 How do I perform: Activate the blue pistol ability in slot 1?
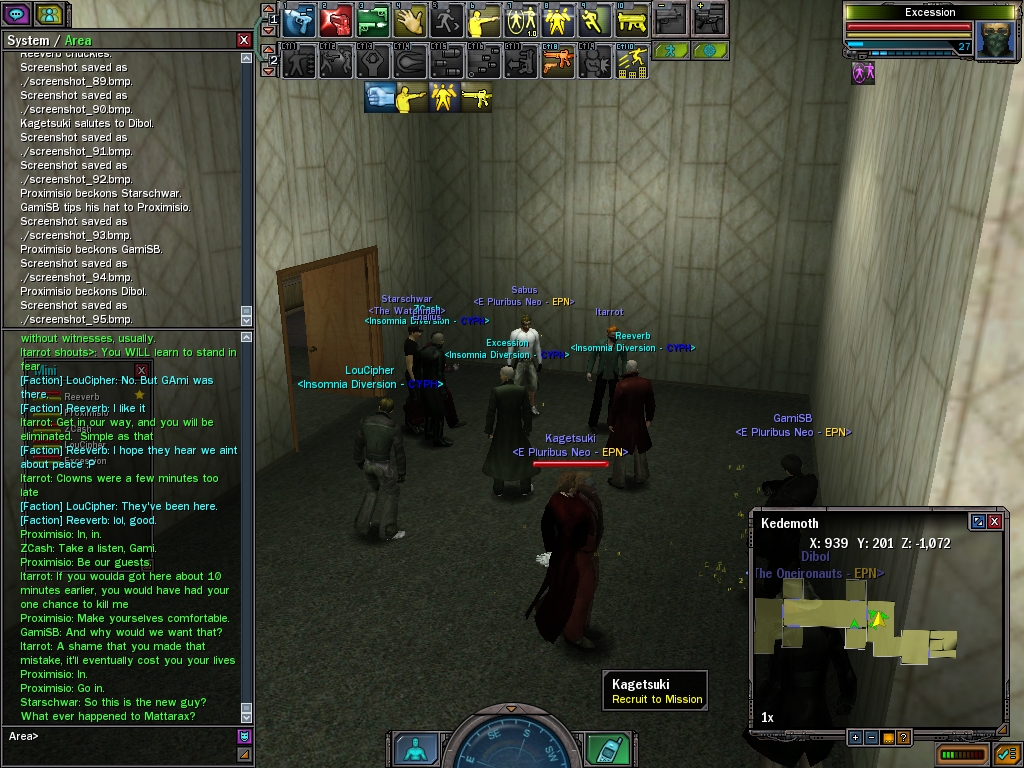point(299,20)
